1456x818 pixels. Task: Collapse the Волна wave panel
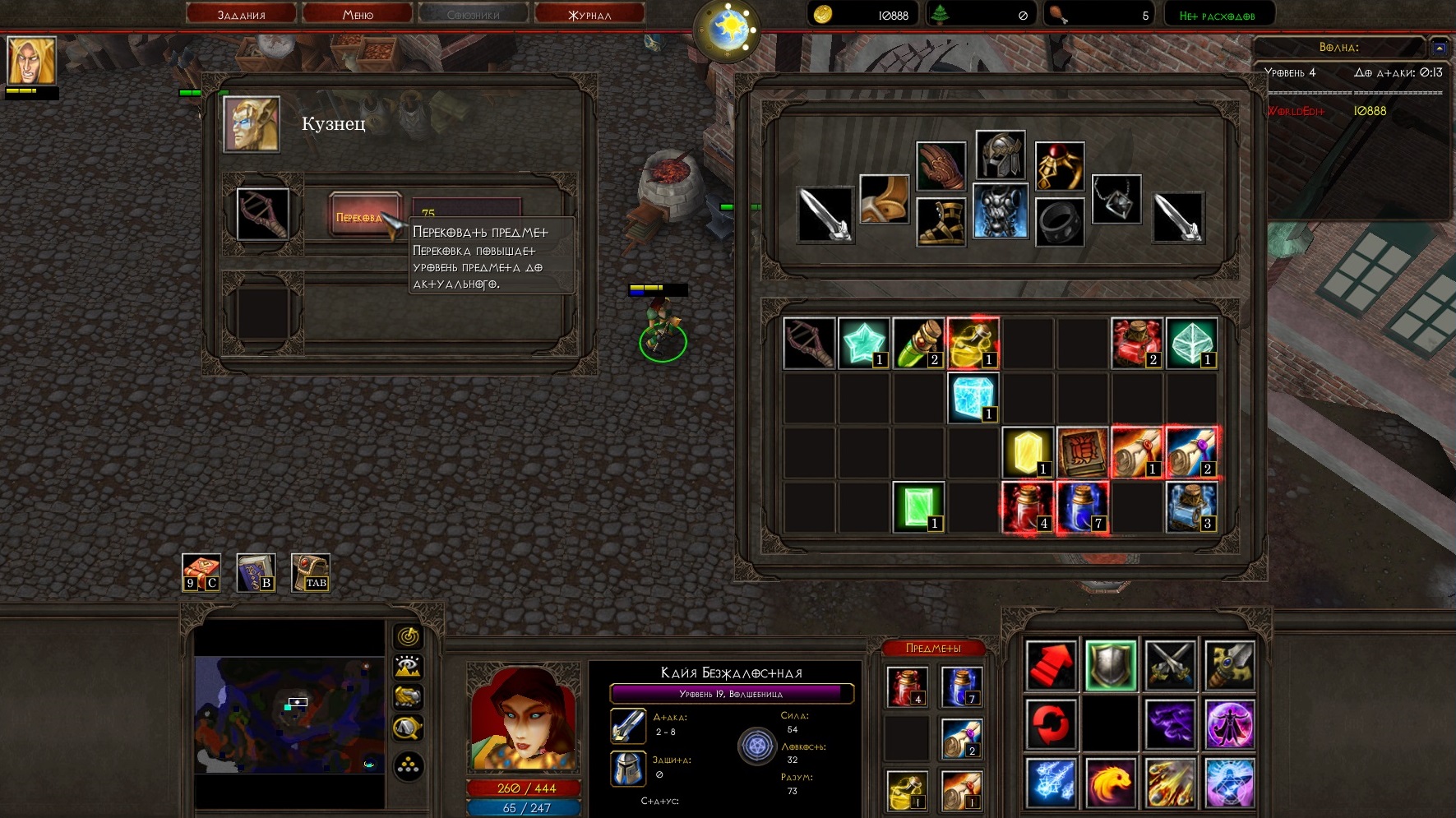point(1439,48)
